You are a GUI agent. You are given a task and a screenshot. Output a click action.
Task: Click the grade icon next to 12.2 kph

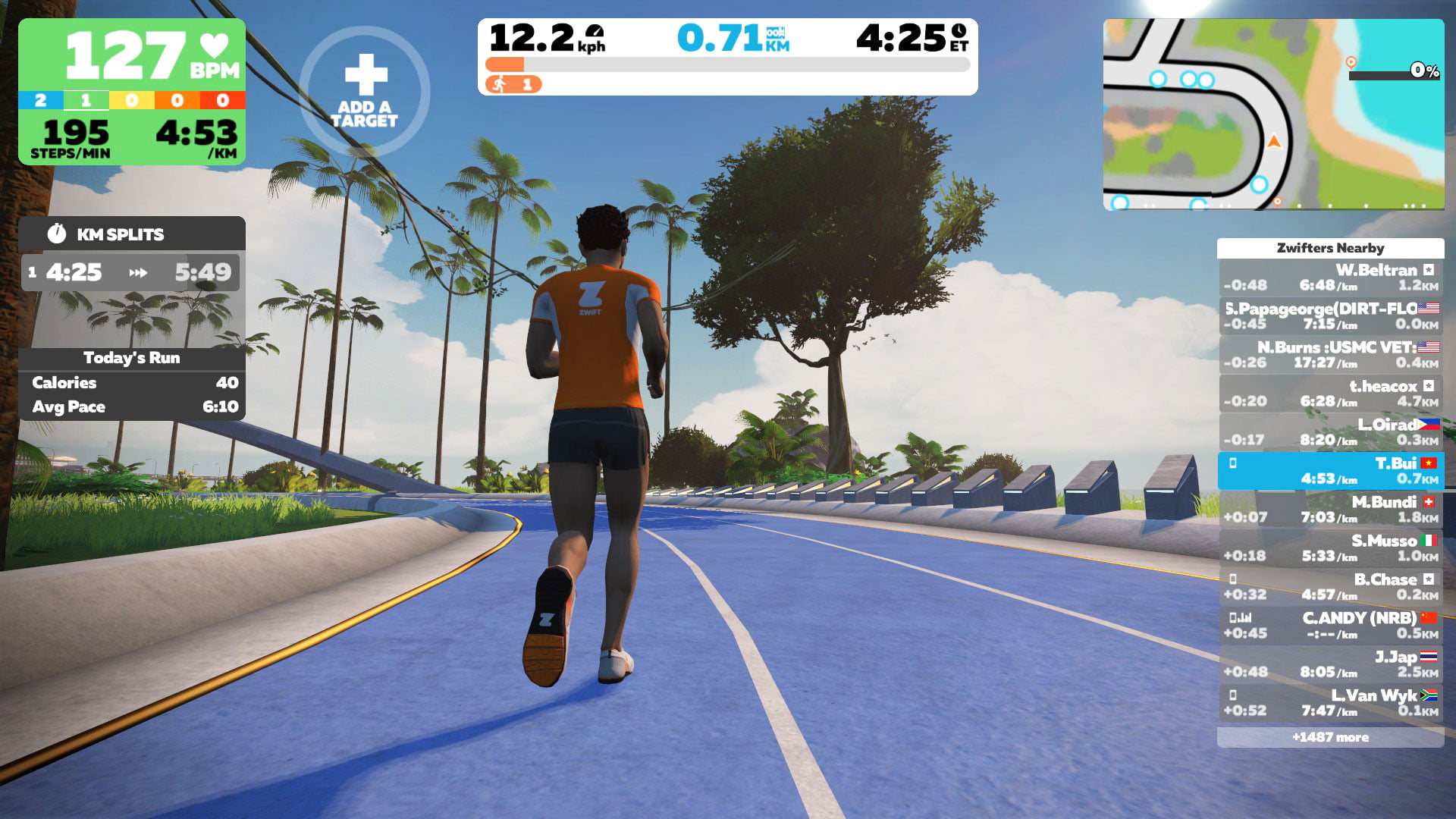(x=595, y=32)
